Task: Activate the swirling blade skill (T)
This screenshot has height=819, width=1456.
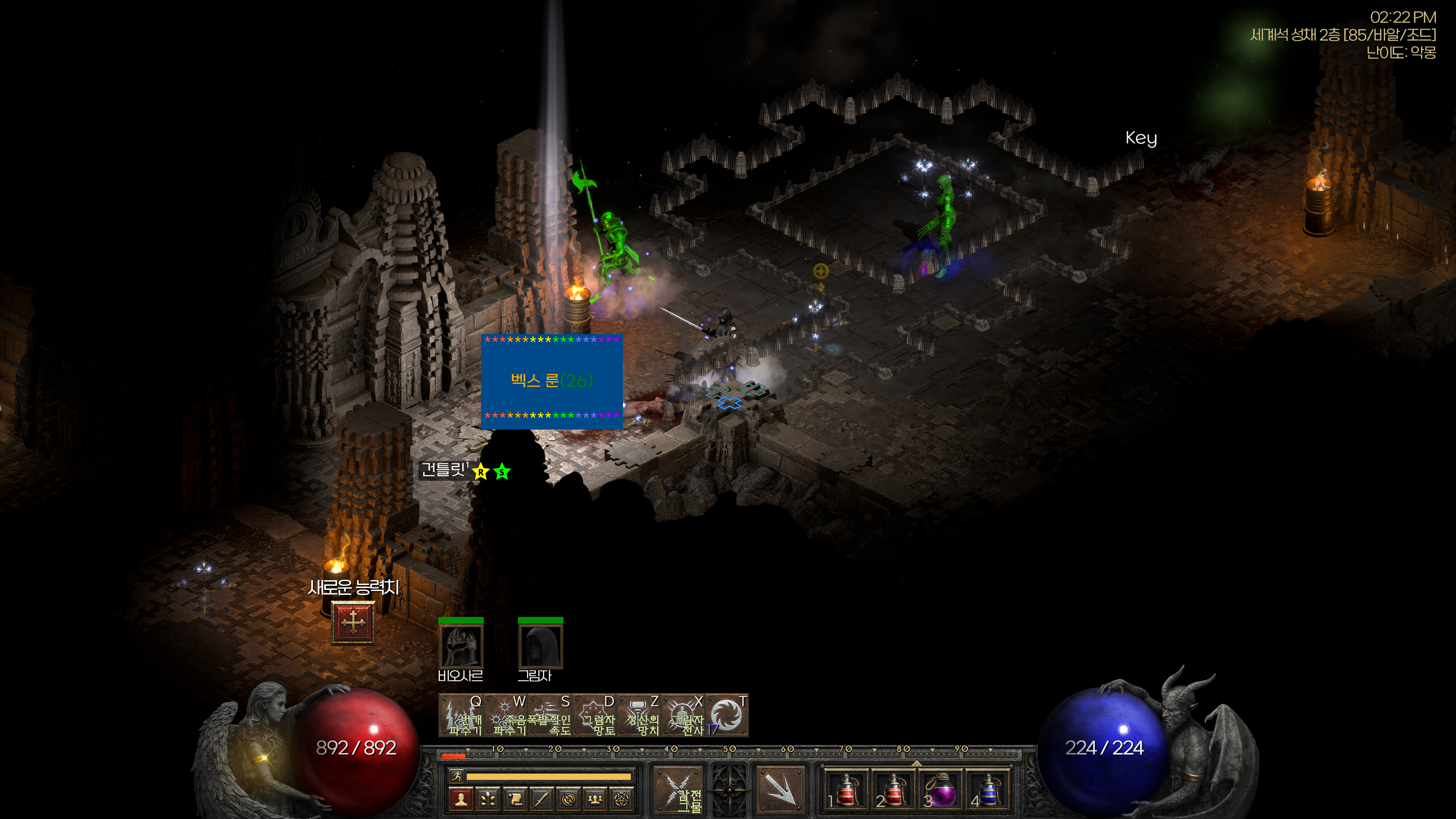Action: click(x=727, y=715)
